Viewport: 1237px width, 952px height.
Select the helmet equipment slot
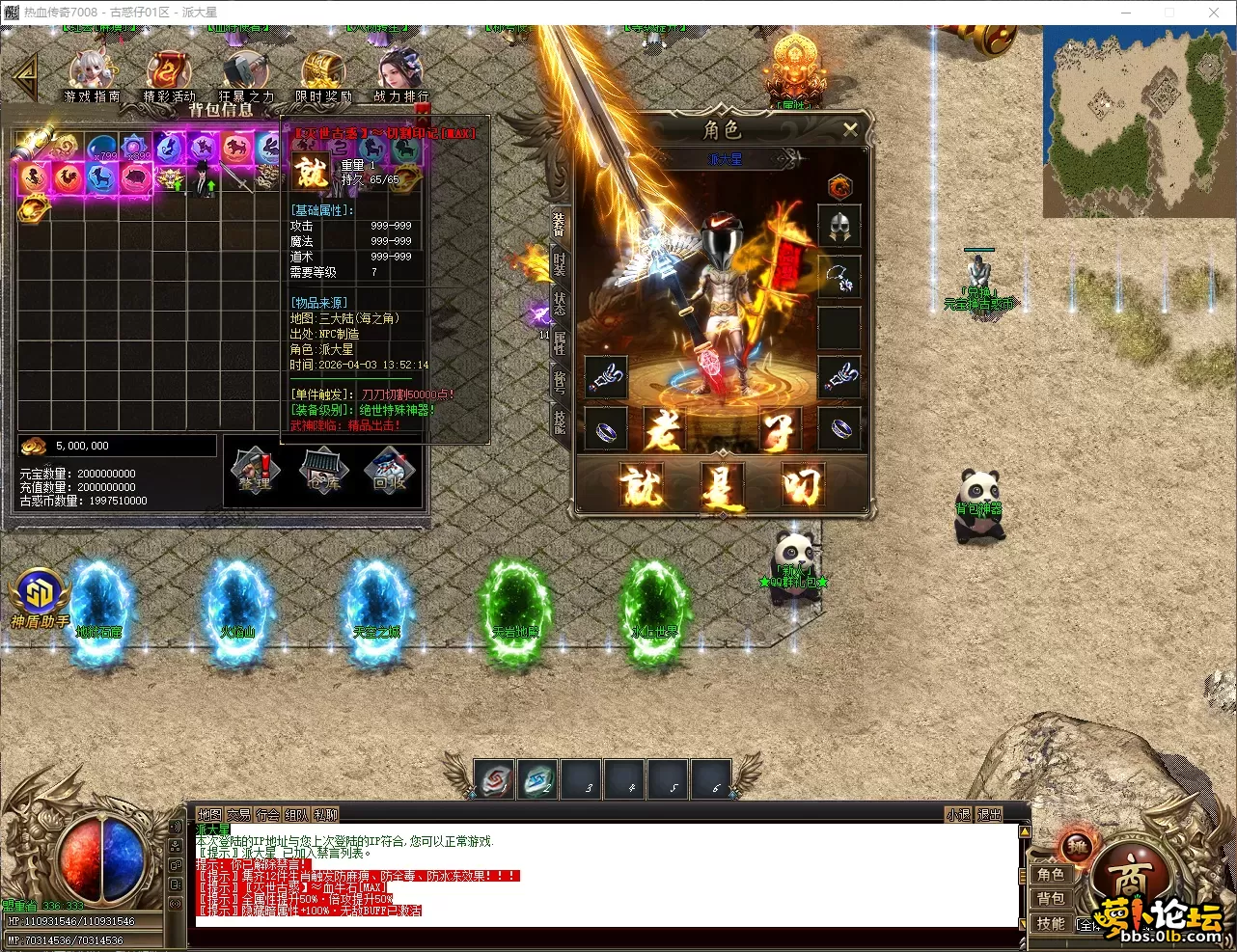(838, 226)
